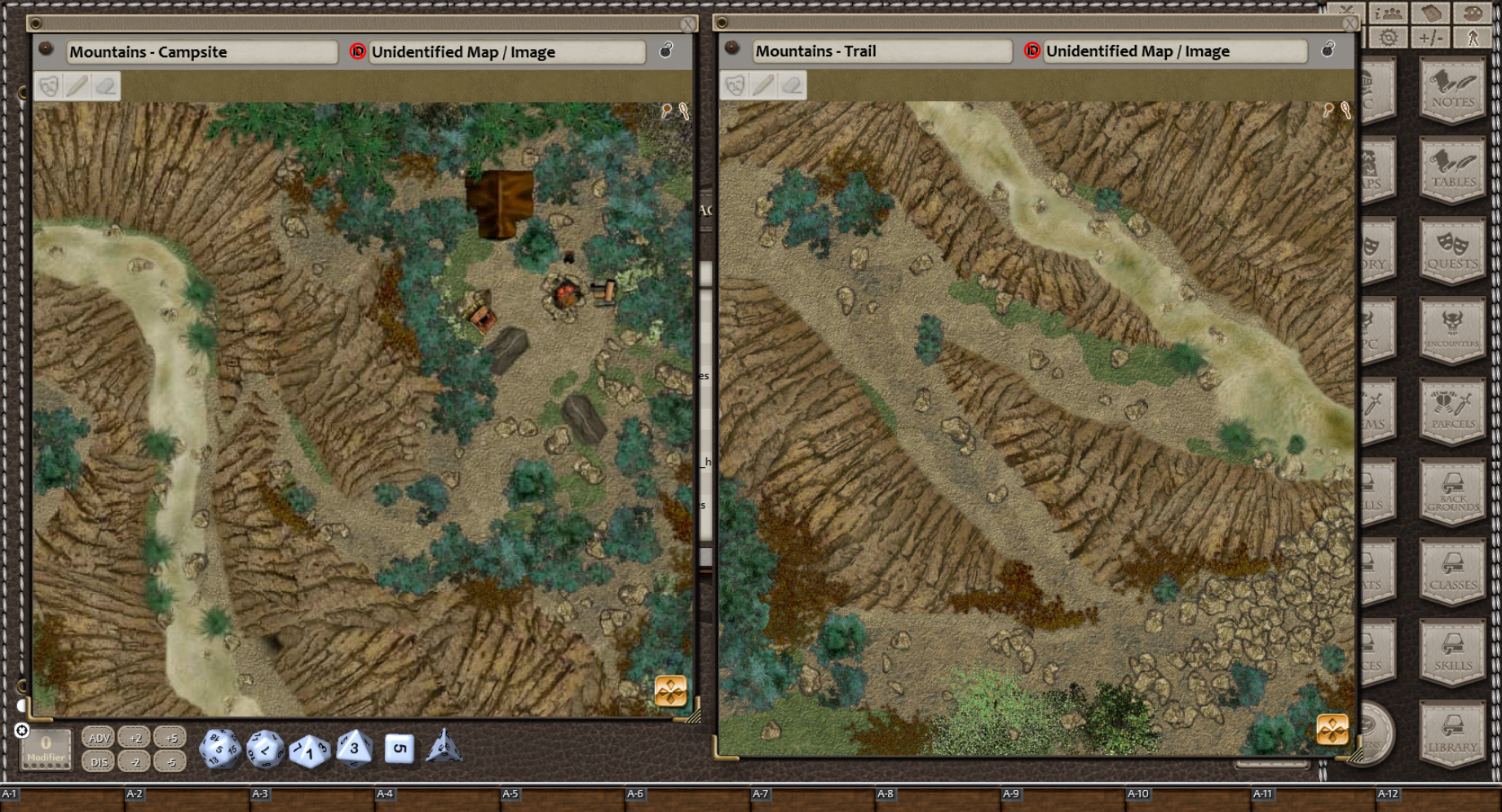The height and width of the screenshot is (812, 1502).
Task: Select hotkey tab A-12
Action: click(x=1389, y=793)
